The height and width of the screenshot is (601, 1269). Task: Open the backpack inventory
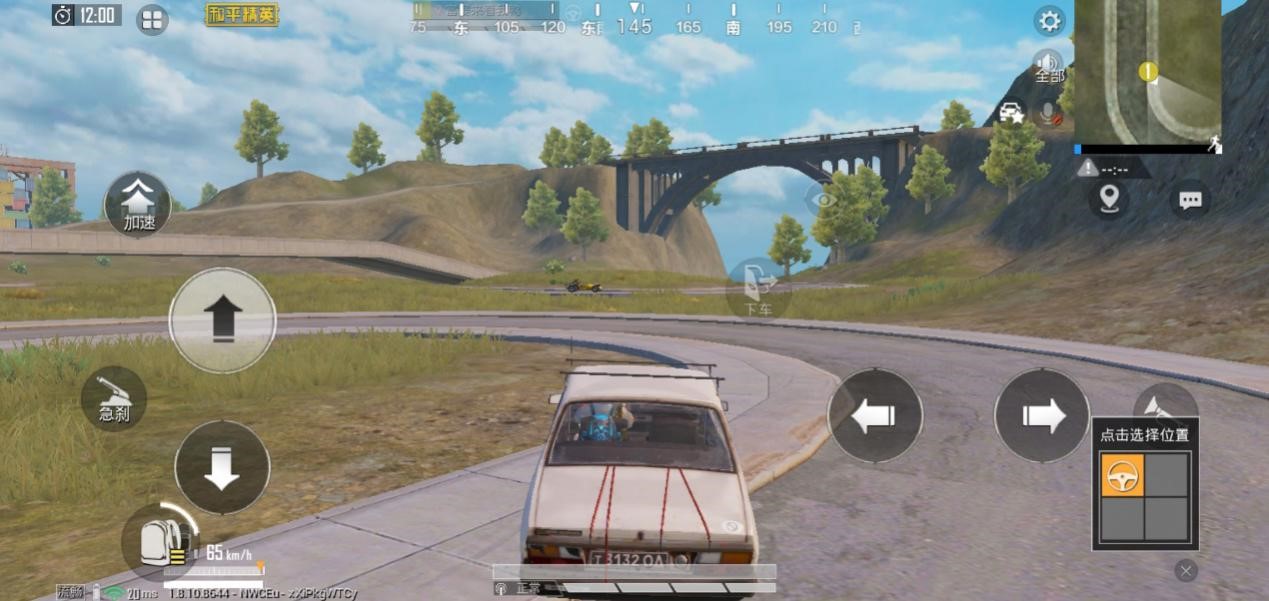160,541
